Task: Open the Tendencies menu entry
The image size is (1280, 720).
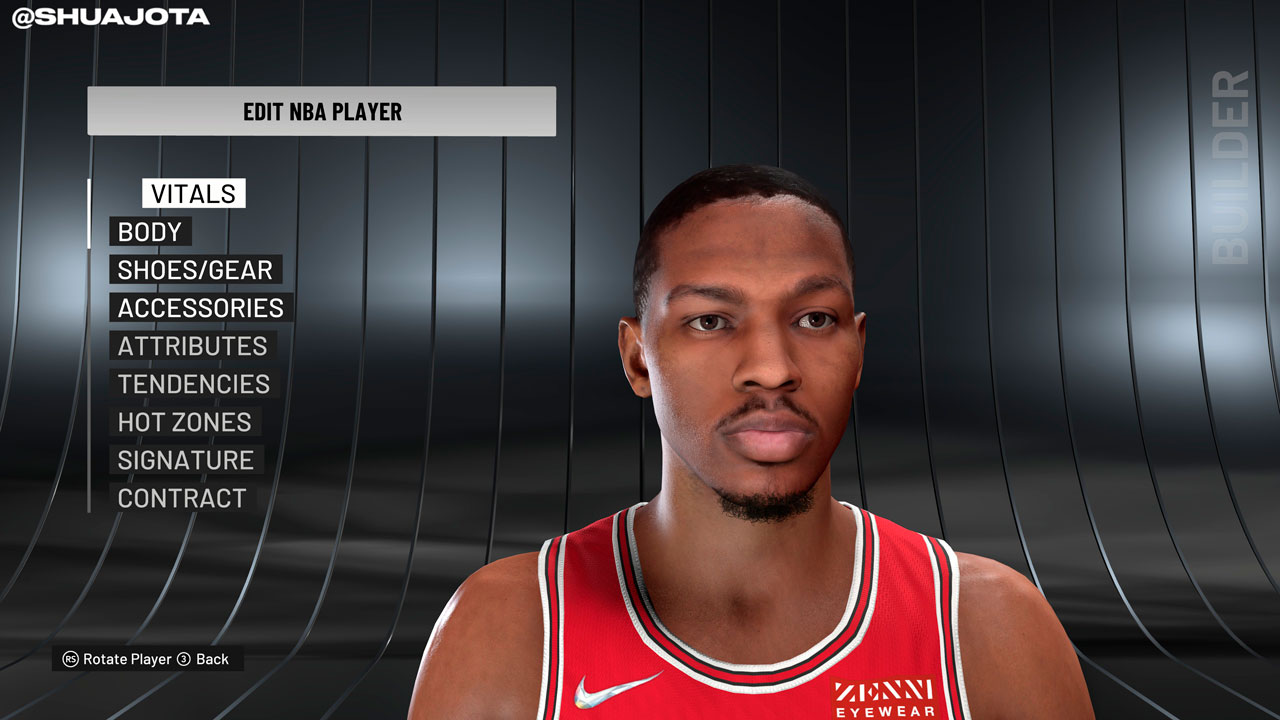Action: 194,384
